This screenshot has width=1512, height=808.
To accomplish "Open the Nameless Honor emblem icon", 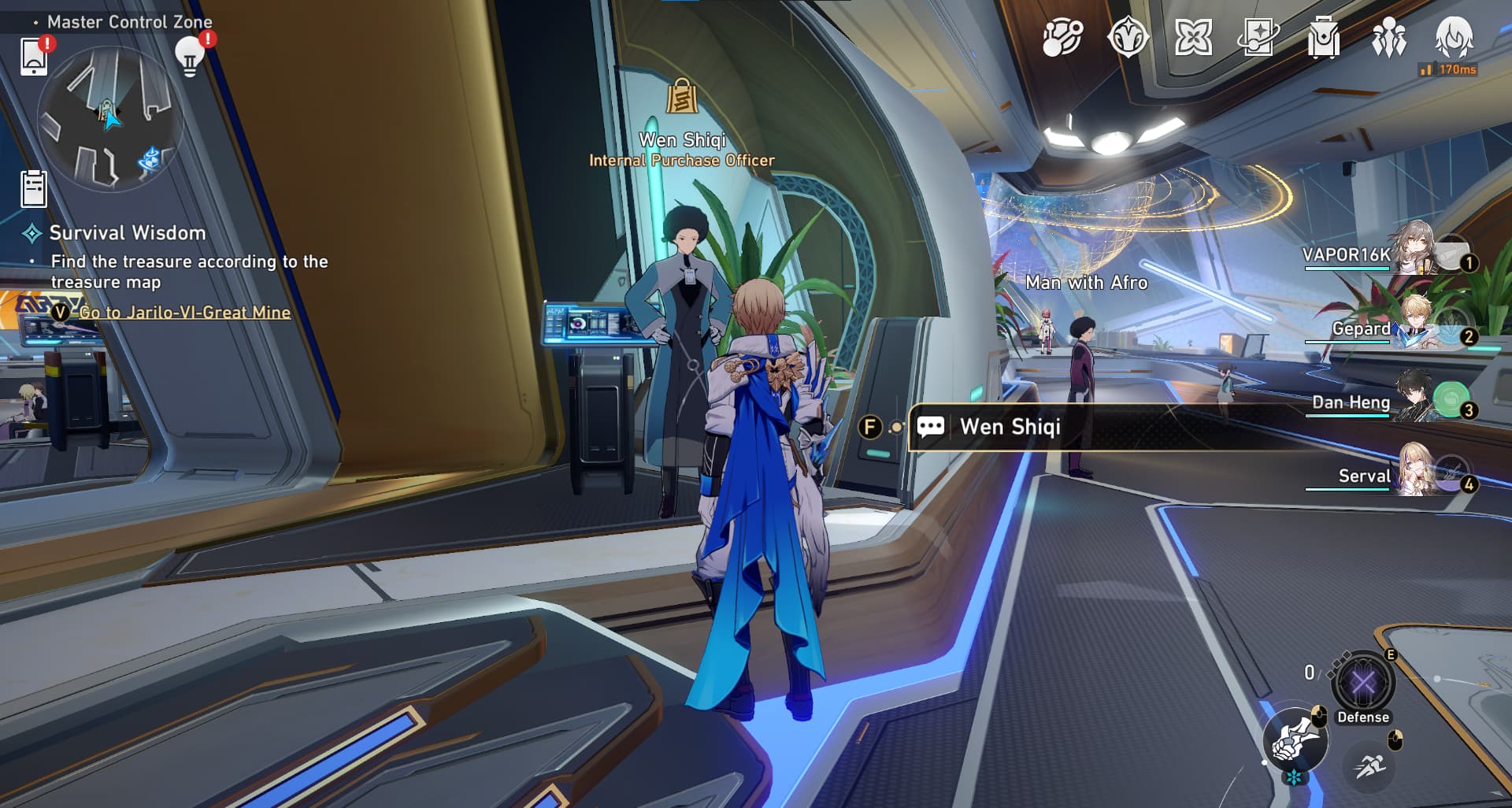I will (x=1128, y=37).
